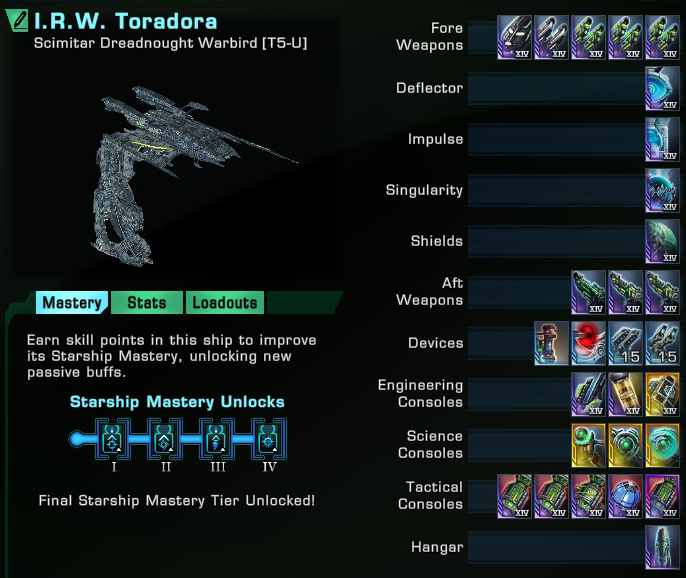The height and width of the screenshot is (578, 686).
Task: Choose the blue sphere tactical console
Action: 625,496
